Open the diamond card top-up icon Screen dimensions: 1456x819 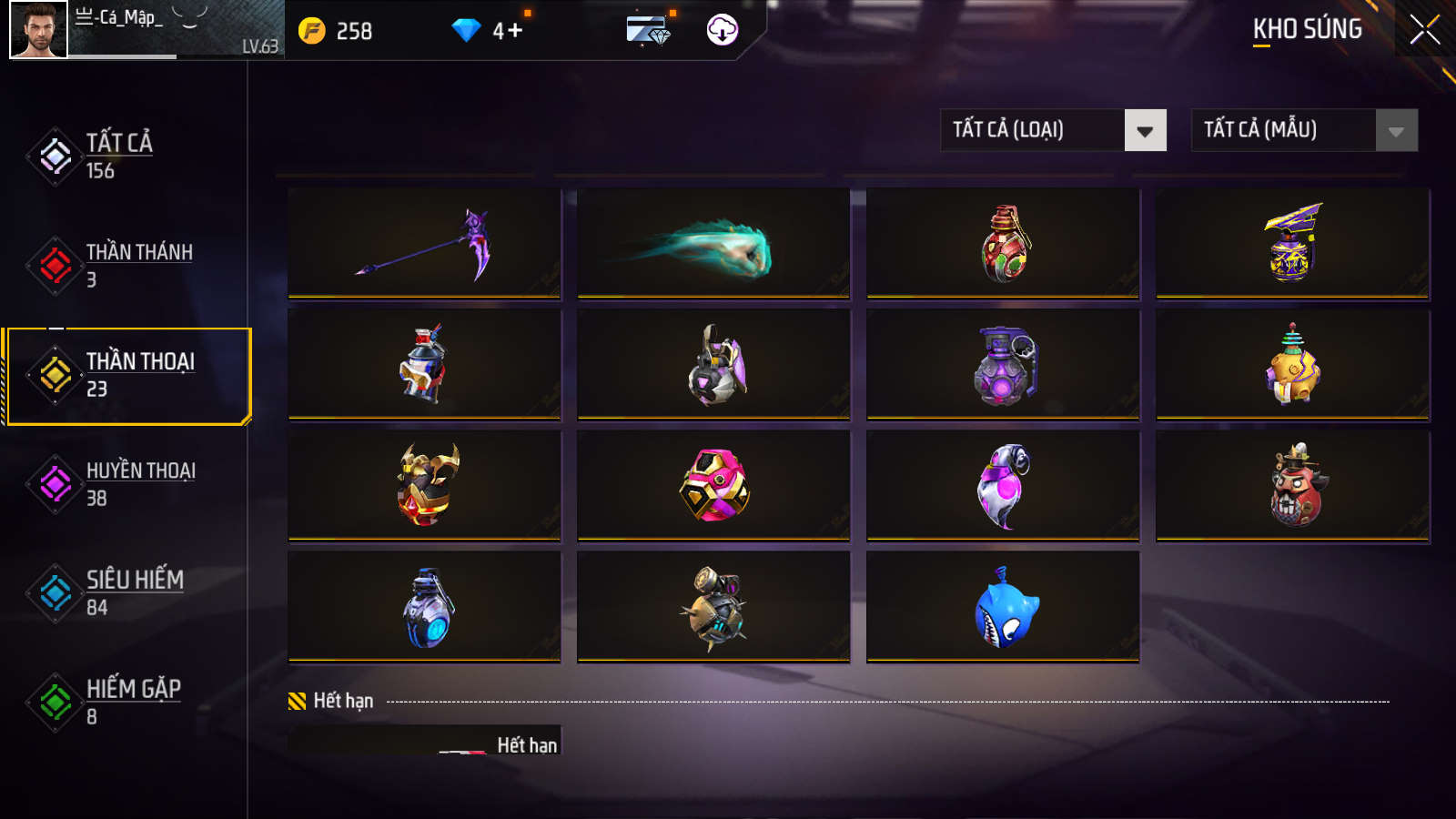pos(649,30)
